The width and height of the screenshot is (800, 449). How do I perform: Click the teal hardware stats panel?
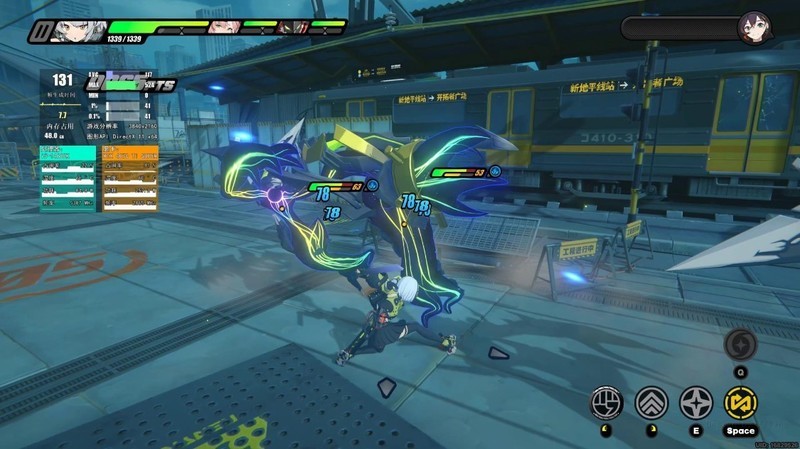69,178
